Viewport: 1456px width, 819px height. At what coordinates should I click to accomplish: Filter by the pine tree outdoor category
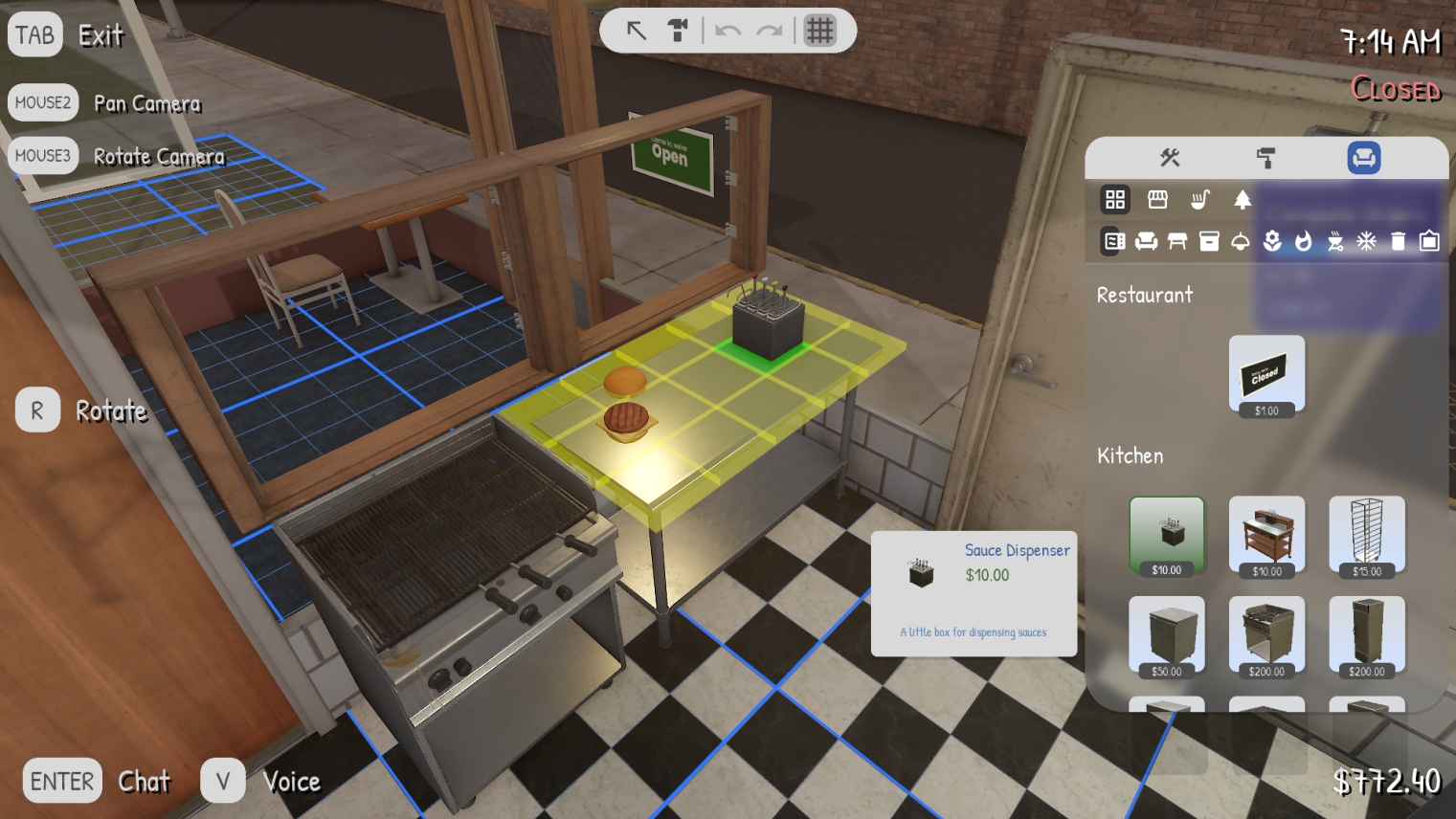click(x=1242, y=199)
